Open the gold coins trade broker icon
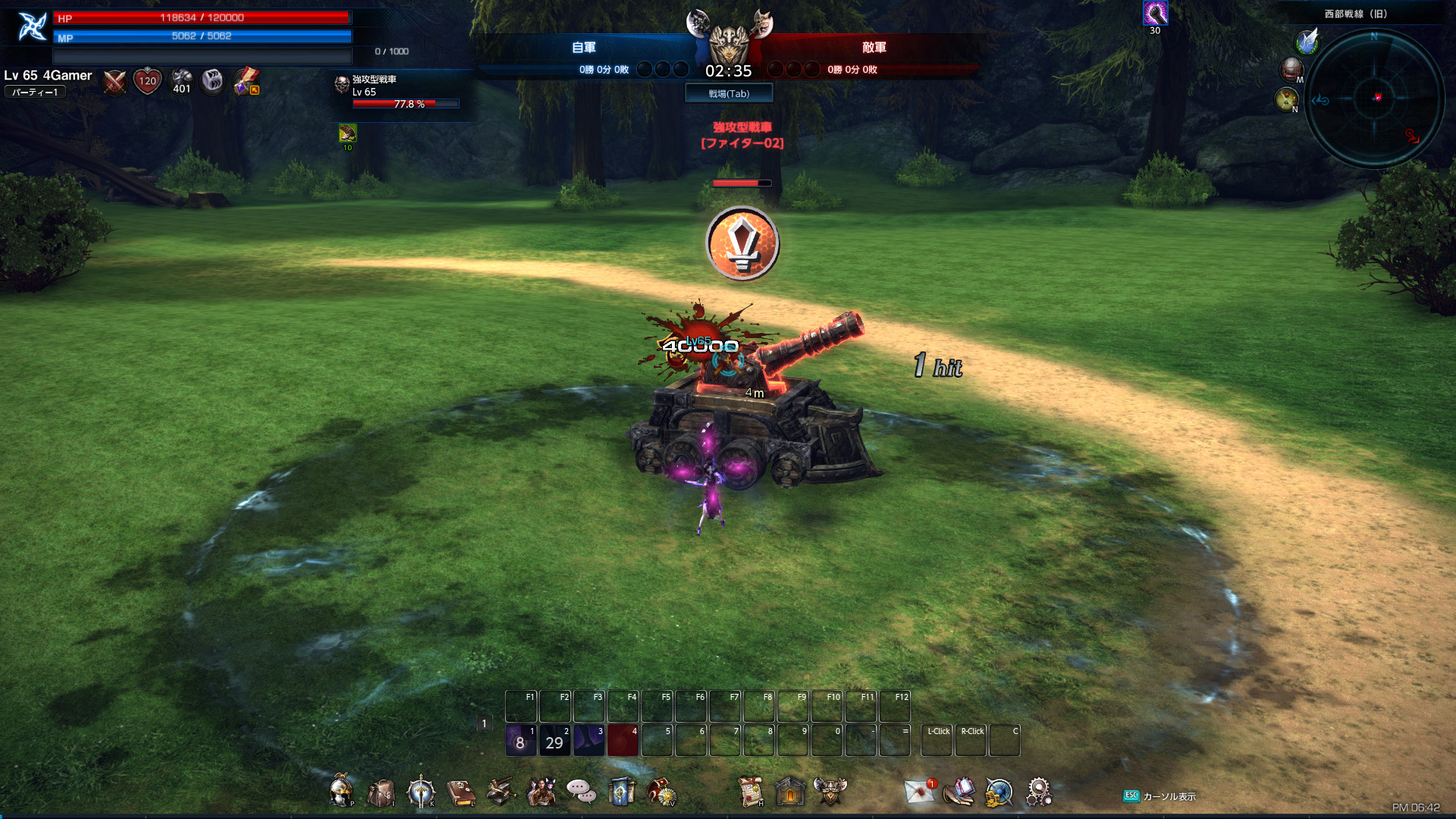 tap(999, 792)
